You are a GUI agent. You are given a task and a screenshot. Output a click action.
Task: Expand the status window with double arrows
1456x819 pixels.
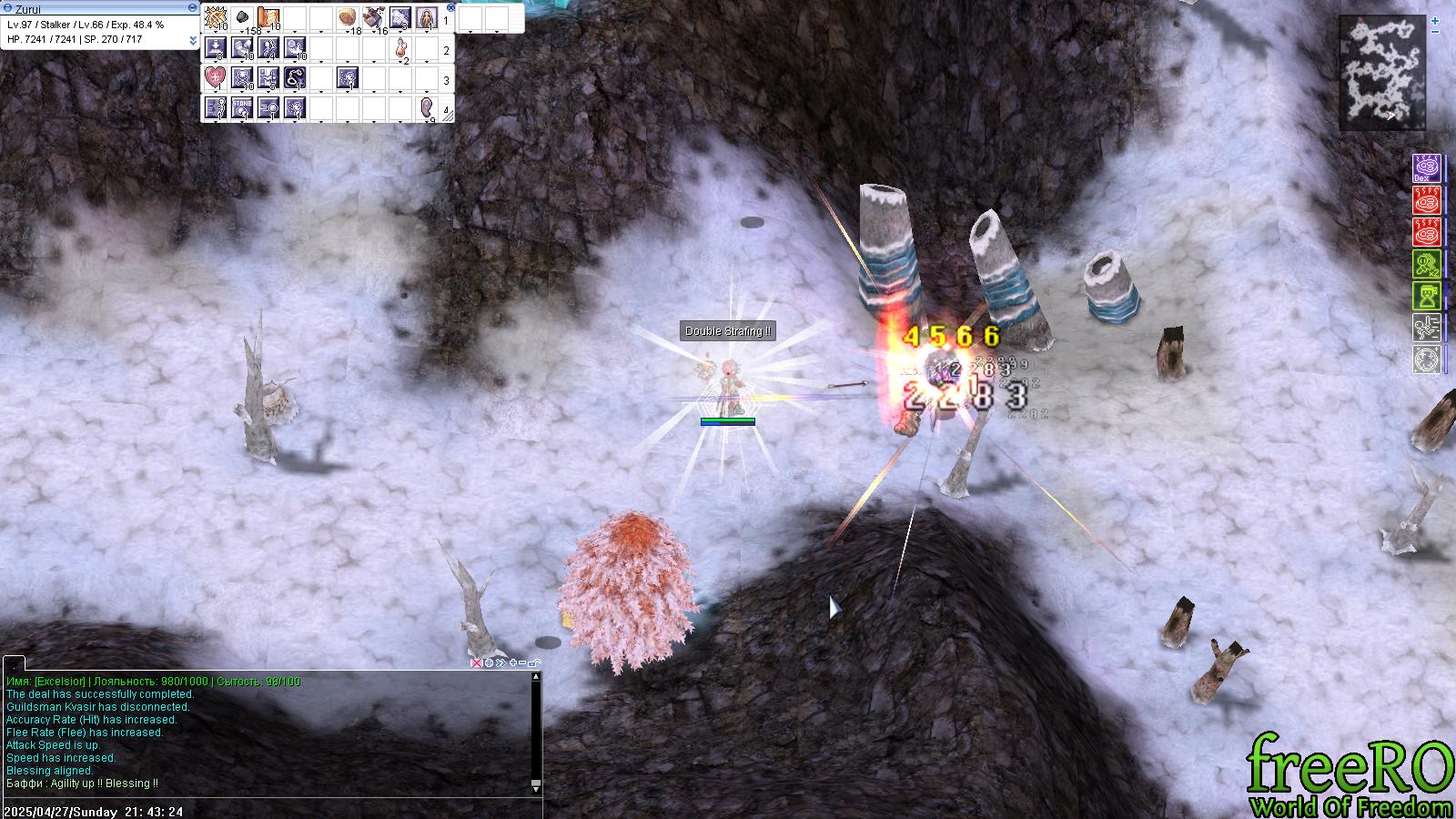point(193,41)
